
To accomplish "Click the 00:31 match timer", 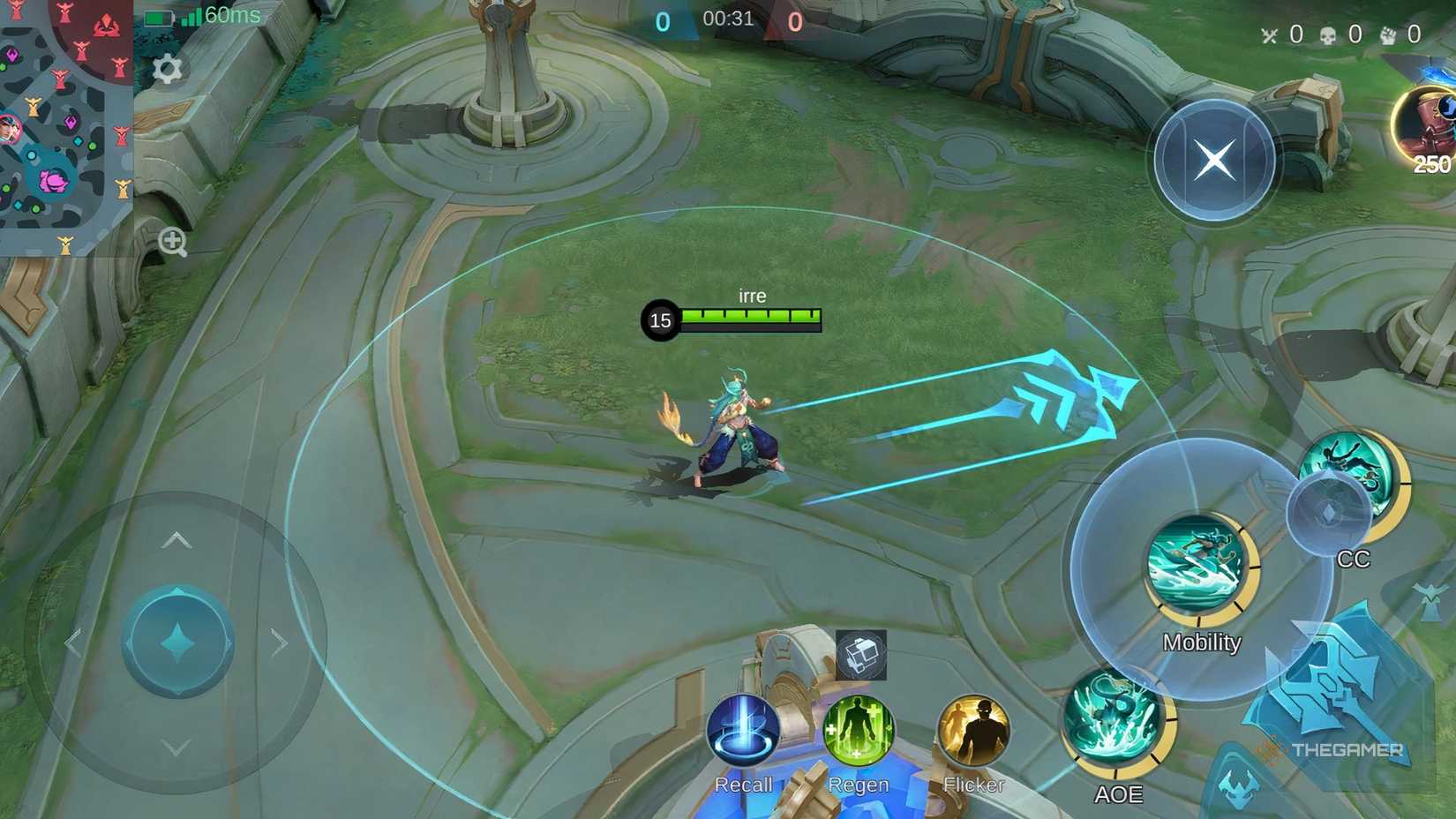I will (730, 19).
